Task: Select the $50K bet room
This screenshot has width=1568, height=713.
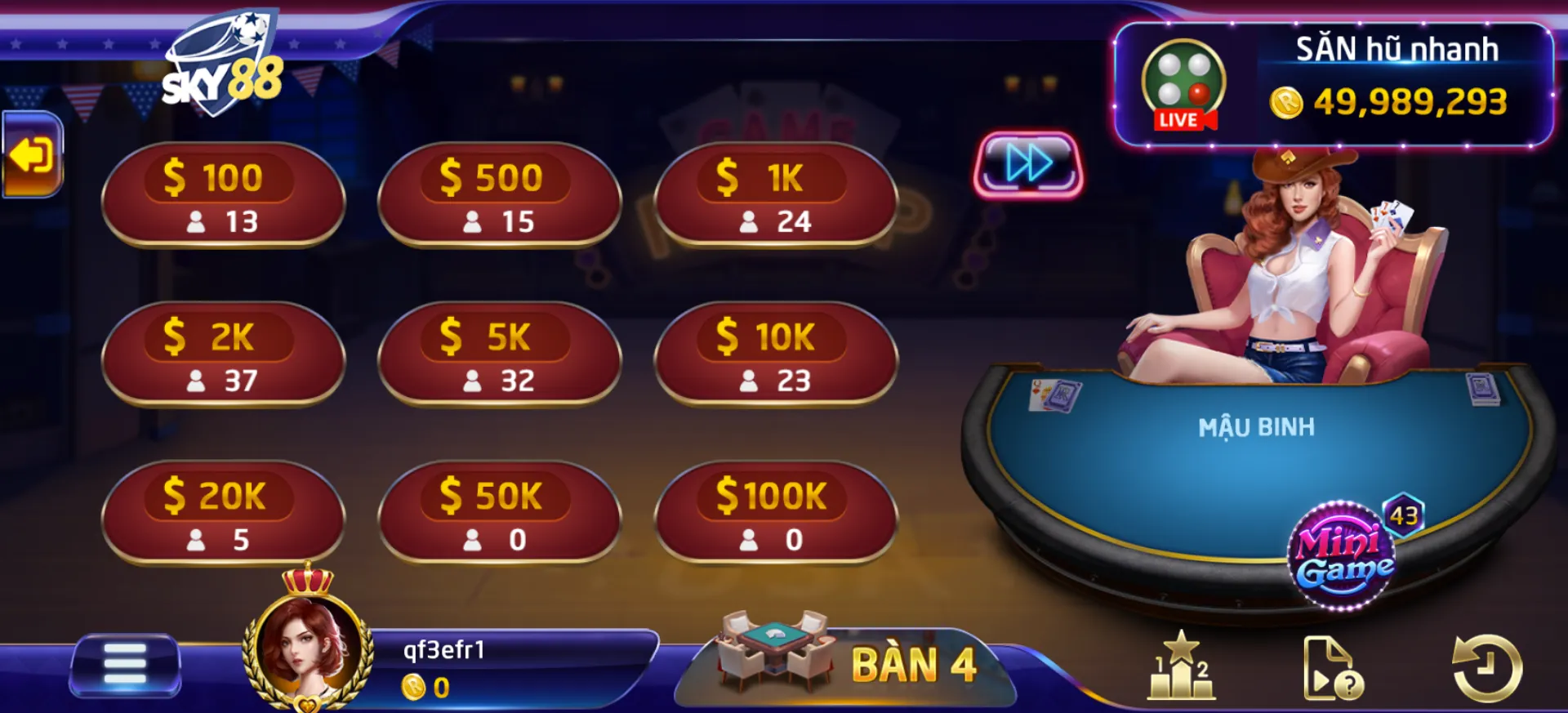Action: tap(499, 514)
